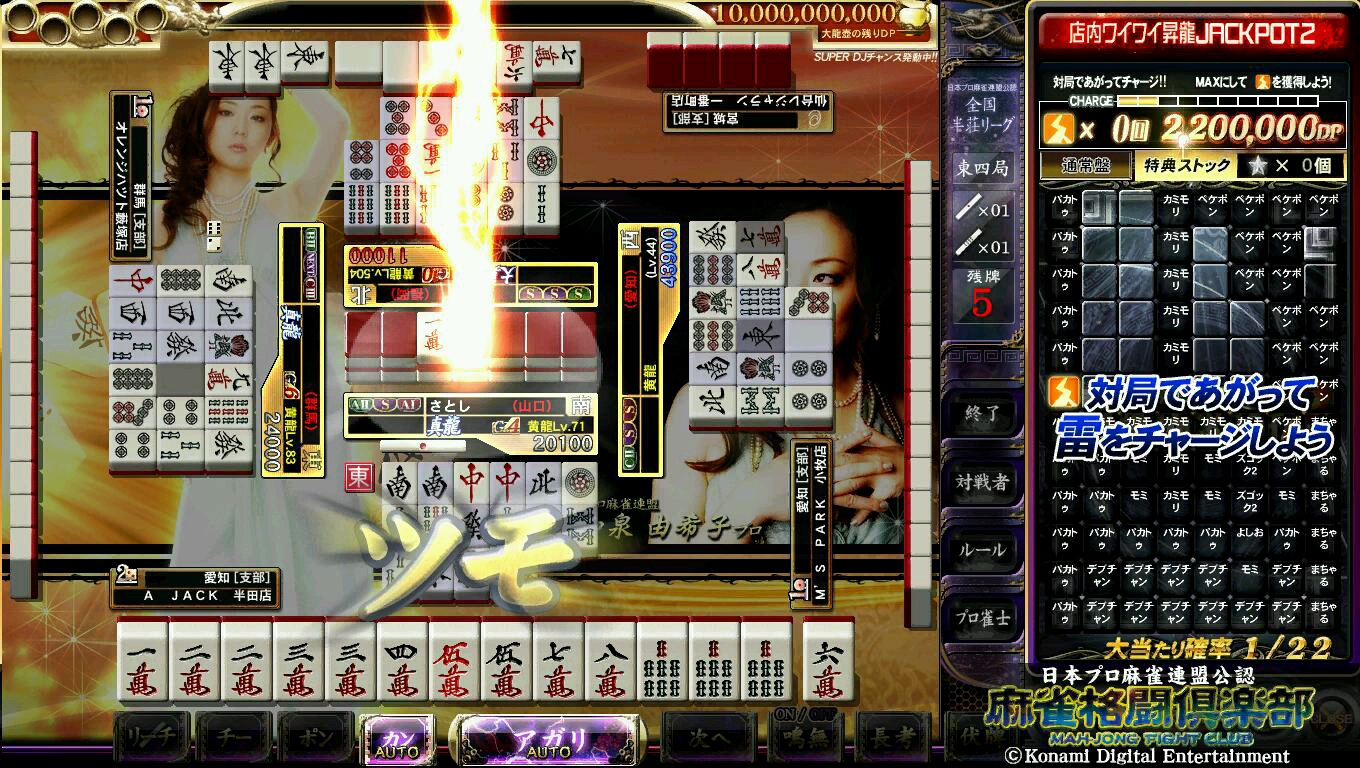Open the ルール (rules) screen
Screen dimensions: 1360x768
(982, 549)
